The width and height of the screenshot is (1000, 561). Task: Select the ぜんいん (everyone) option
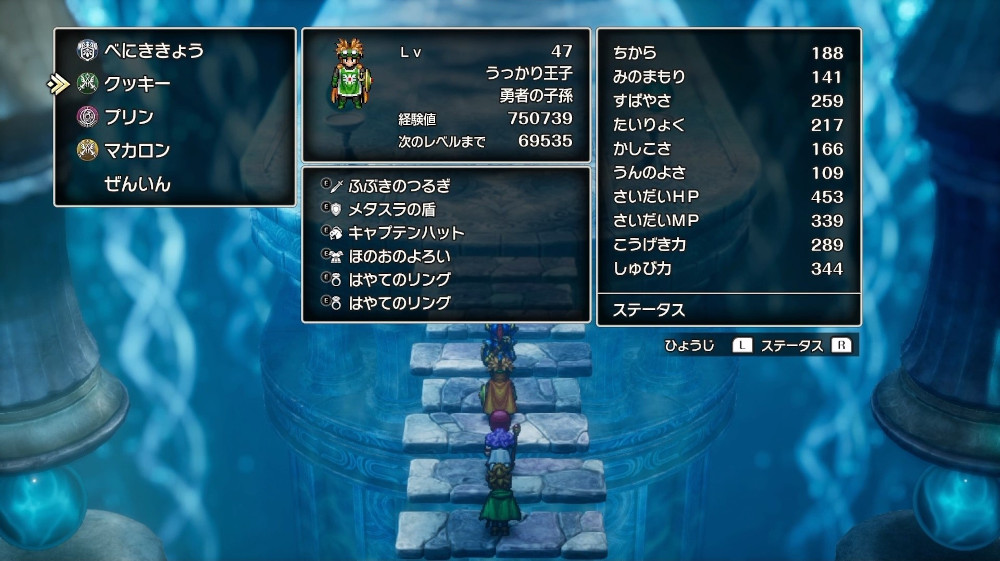pyautogui.click(x=137, y=184)
